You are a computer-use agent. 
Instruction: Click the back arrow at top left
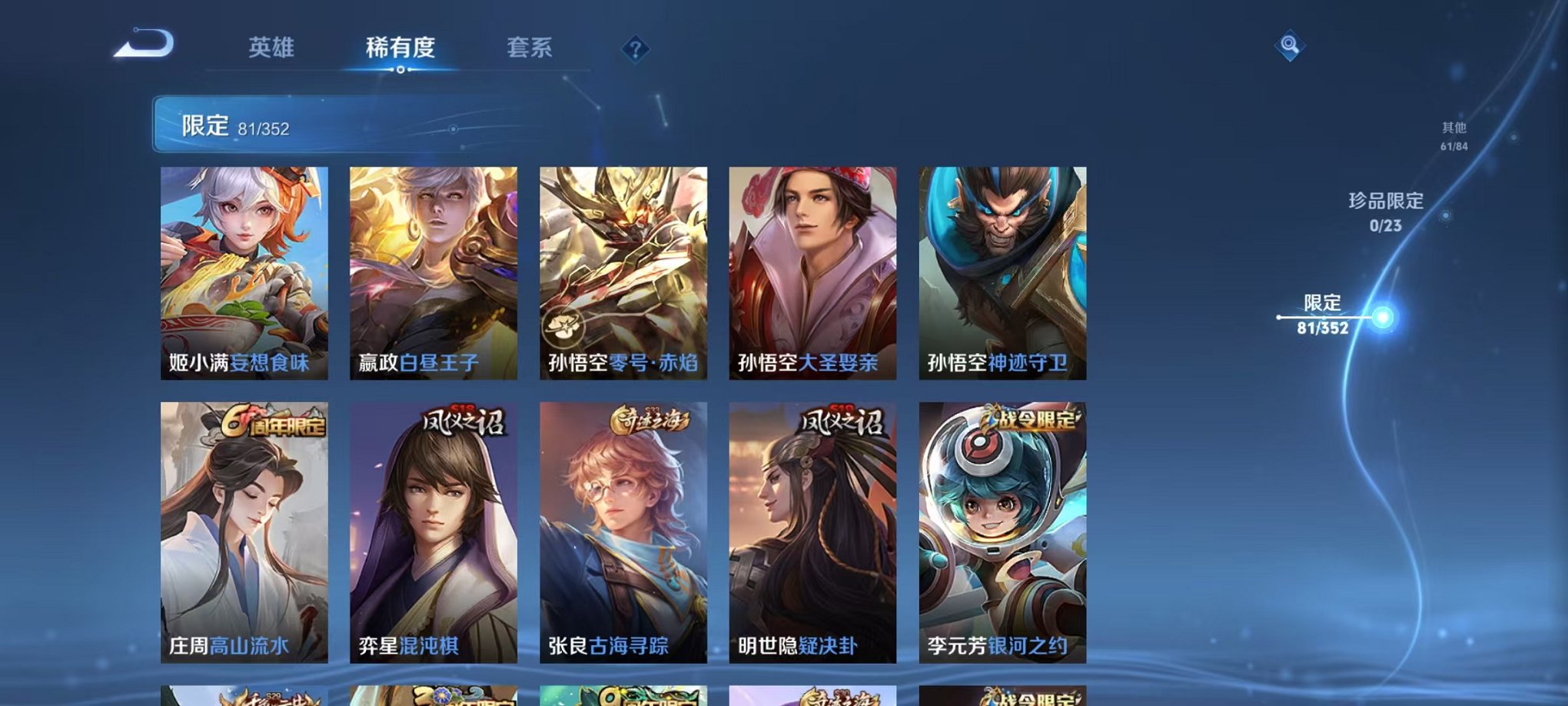(x=142, y=46)
